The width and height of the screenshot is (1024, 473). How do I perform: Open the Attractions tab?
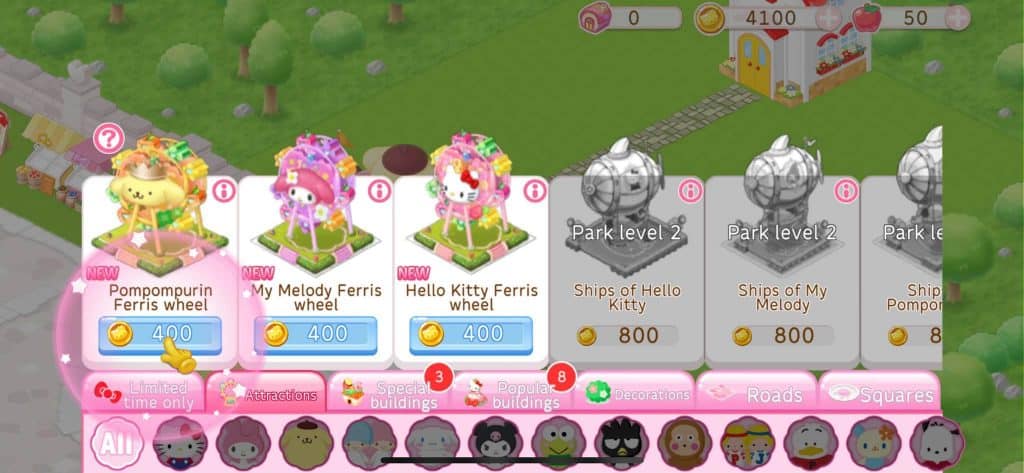(x=266, y=394)
